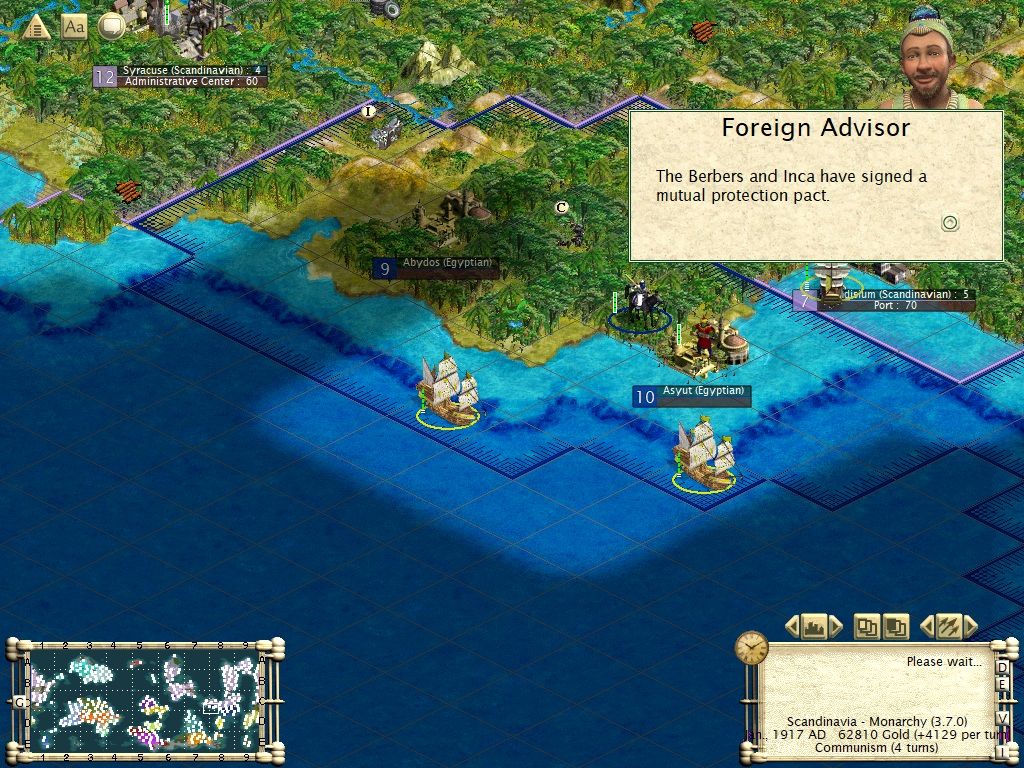Screen dimensions: 1024x768
Task: Click the filled overlapping squares button
Action: 895,627
